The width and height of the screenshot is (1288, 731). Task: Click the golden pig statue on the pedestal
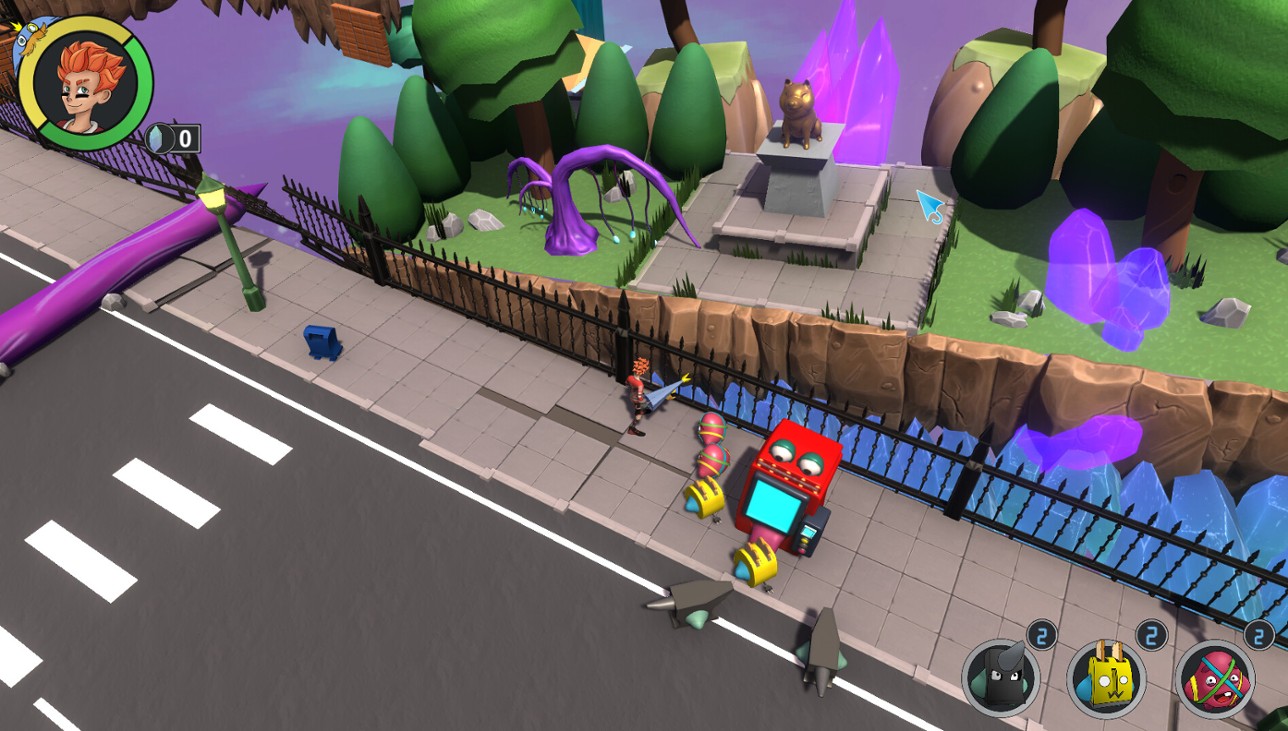[800, 112]
